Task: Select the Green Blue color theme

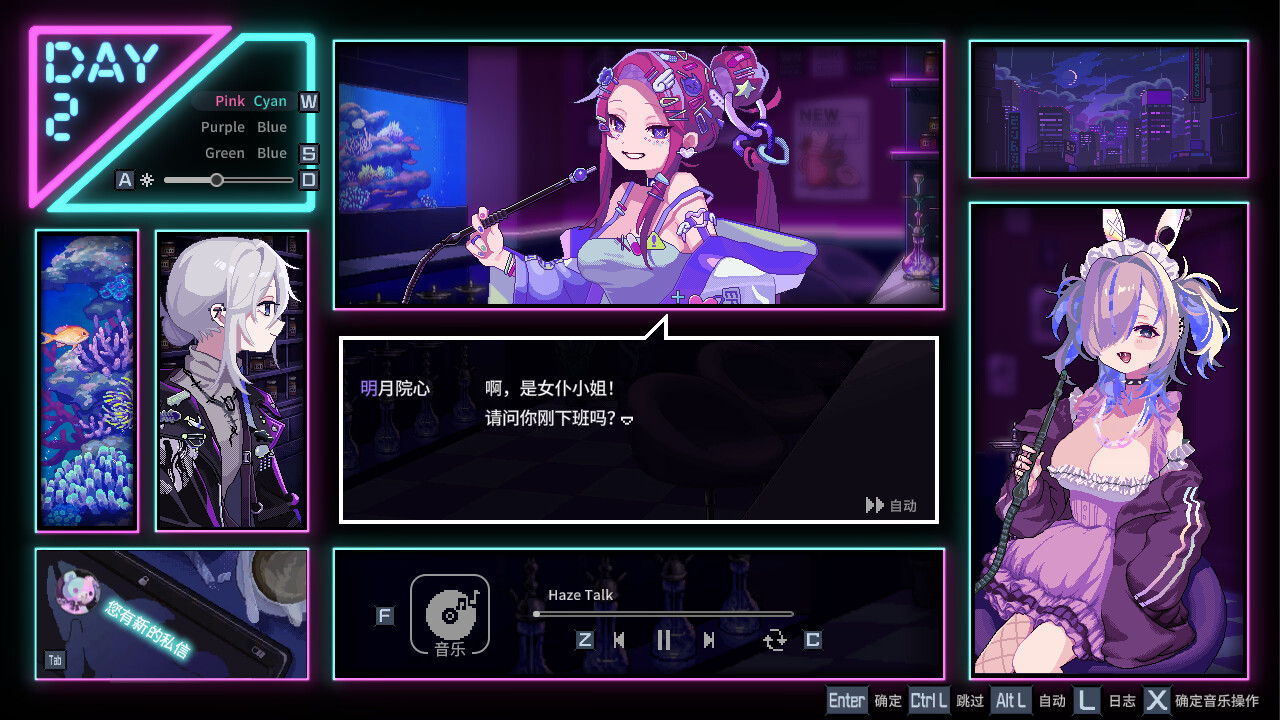Action: (245, 153)
